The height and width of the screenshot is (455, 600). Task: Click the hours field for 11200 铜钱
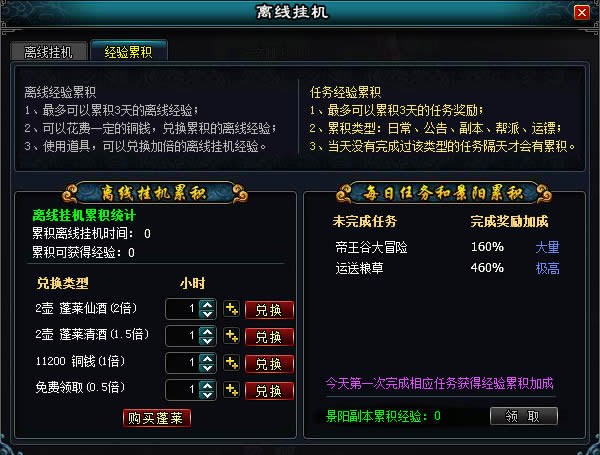click(181, 363)
